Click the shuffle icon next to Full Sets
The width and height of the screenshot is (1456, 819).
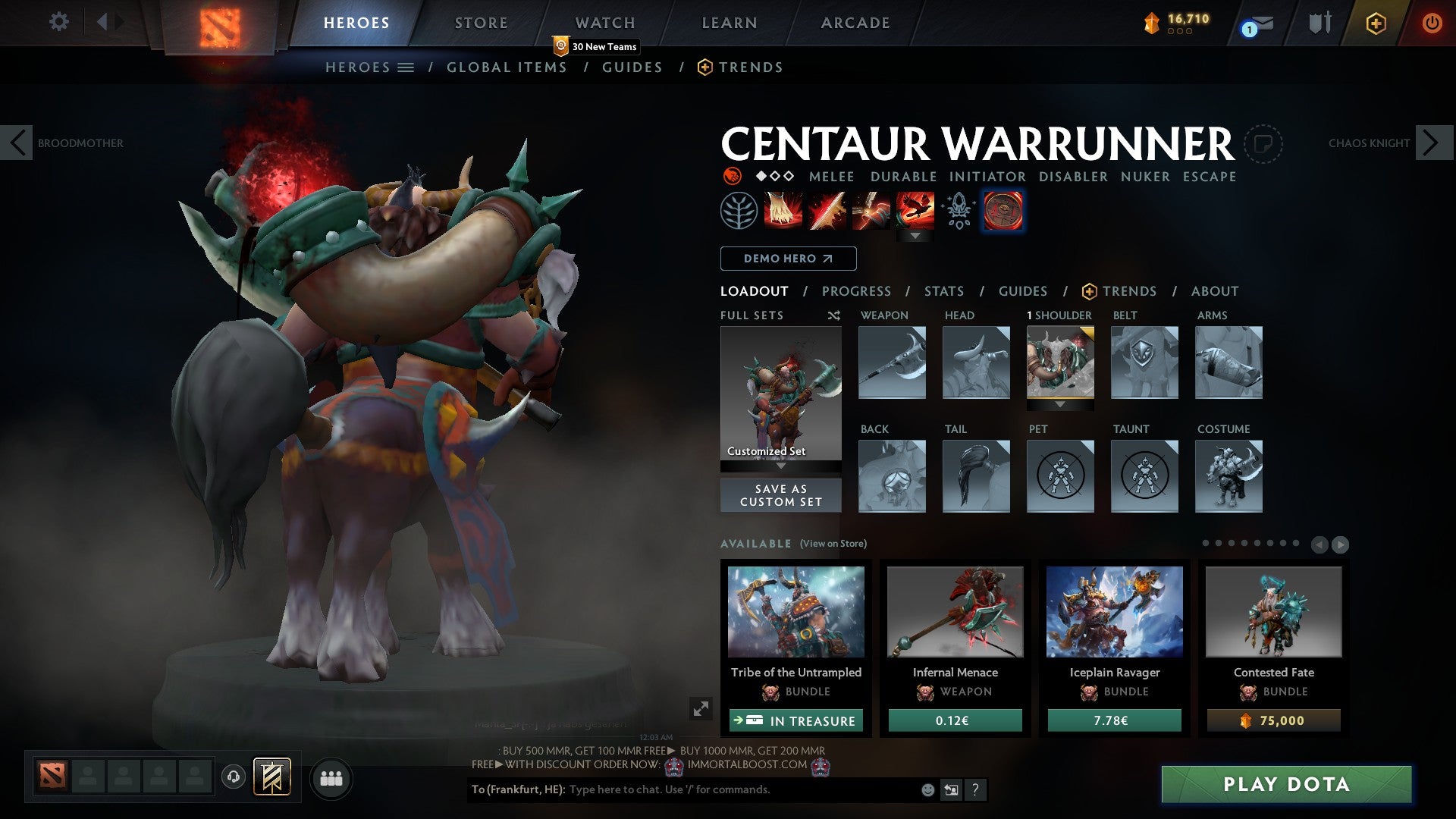834,315
